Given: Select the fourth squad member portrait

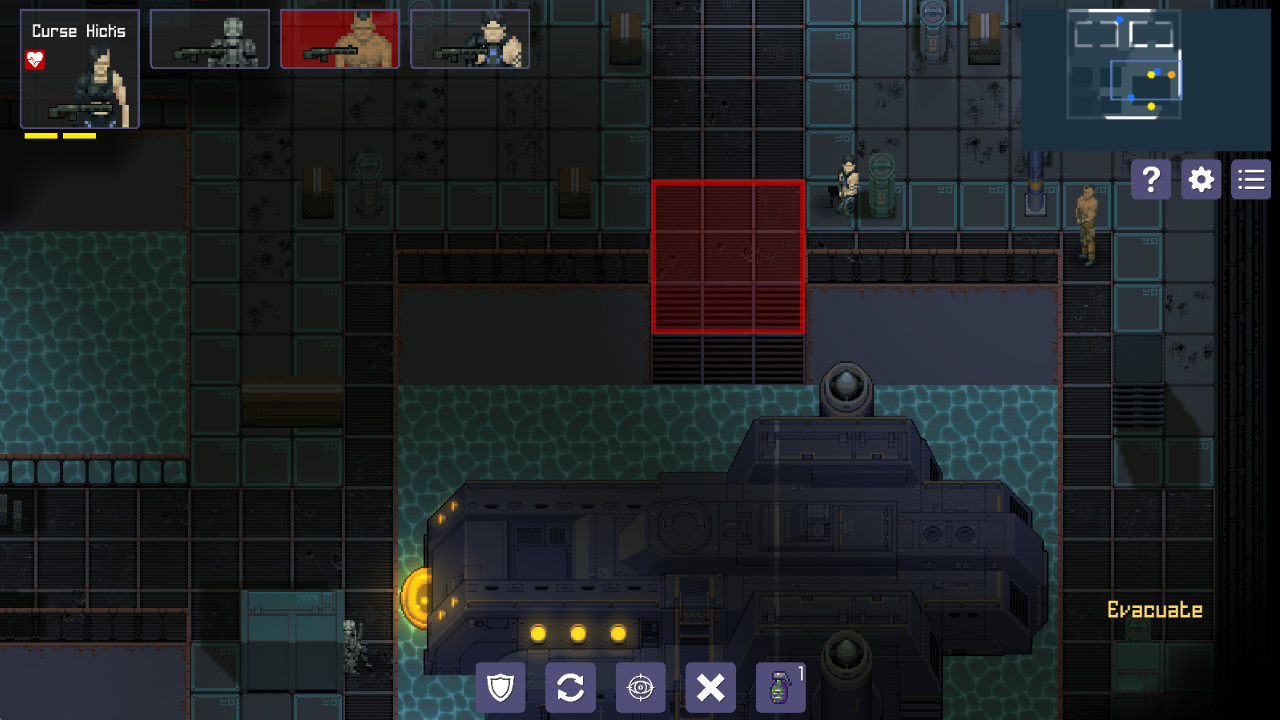Looking at the screenshot, I should (470, 38).
